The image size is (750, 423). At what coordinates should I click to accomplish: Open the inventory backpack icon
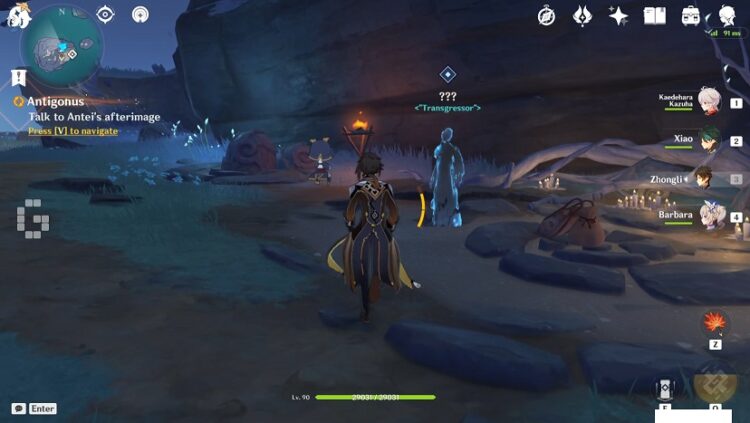[690, 15]
